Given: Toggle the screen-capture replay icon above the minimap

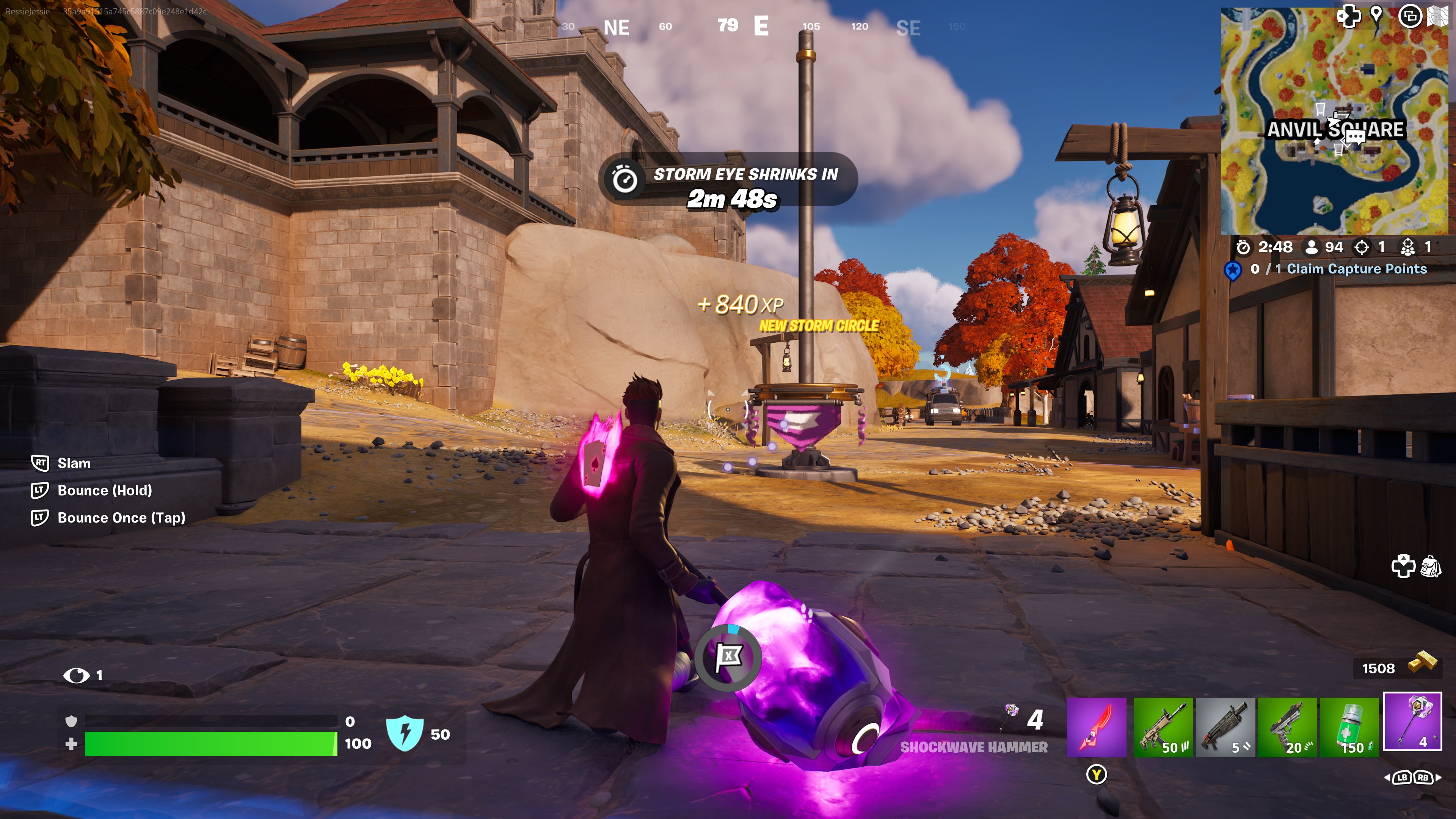Looking at the screenshot, I should [x=1411, y=16].
